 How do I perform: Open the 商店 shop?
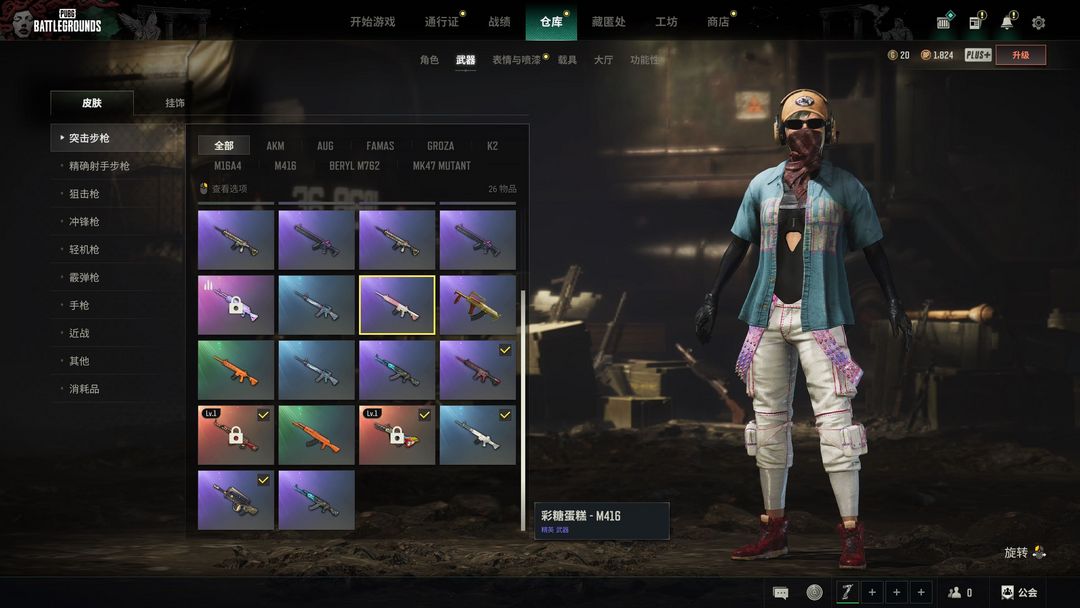pos(718,22)
